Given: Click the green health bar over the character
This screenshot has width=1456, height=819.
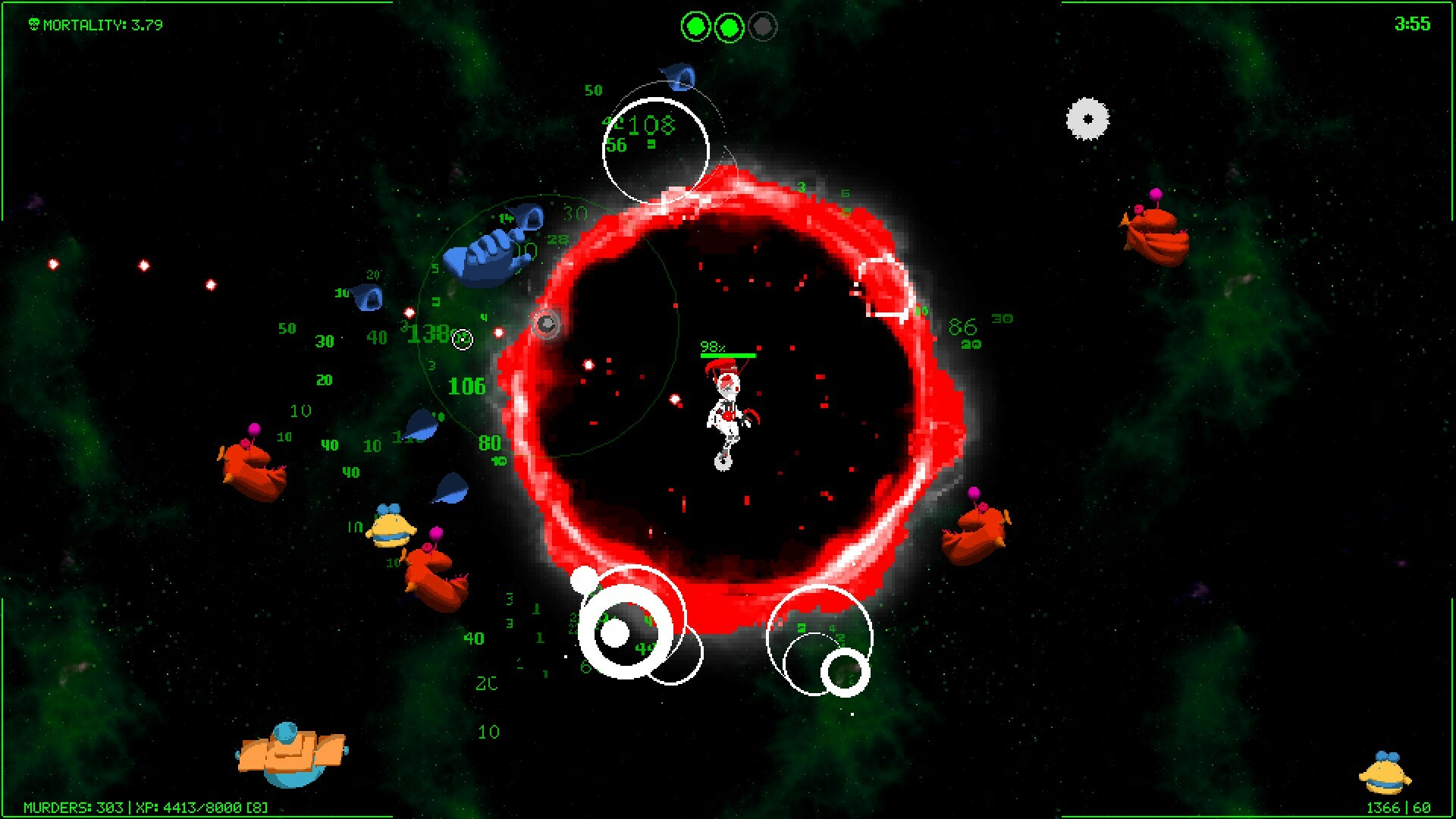Looking at the screenshot, I should click(726, 354).
